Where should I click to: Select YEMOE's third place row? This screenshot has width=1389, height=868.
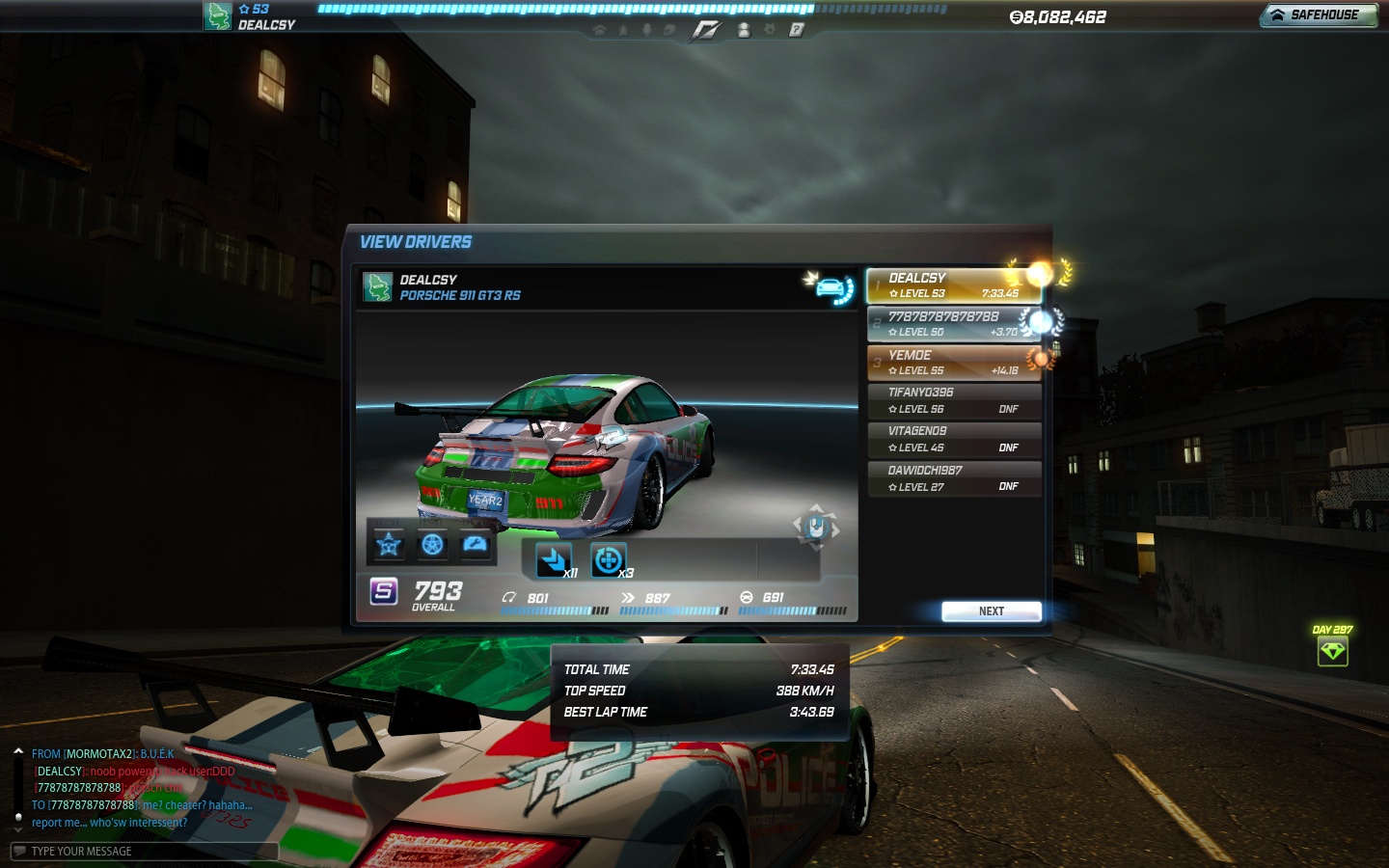953,363
